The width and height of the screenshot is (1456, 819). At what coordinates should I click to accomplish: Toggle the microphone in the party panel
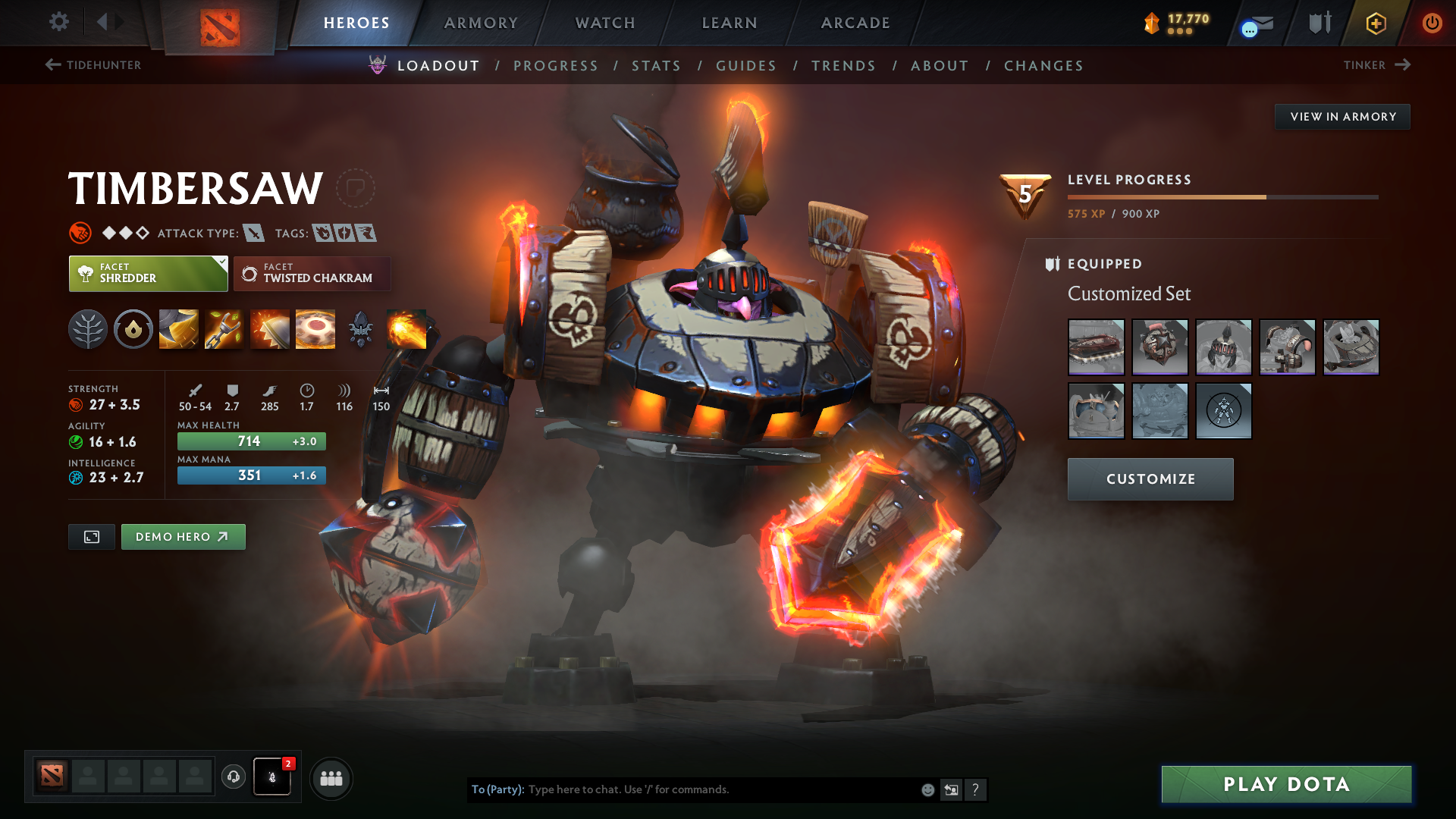click(271, 777)
